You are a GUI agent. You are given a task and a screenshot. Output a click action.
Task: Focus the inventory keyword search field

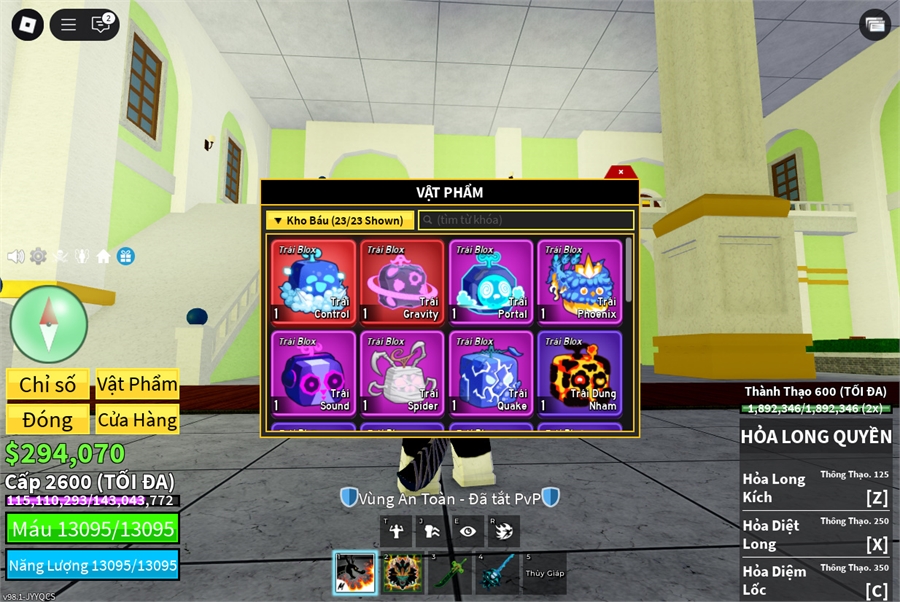526,220
